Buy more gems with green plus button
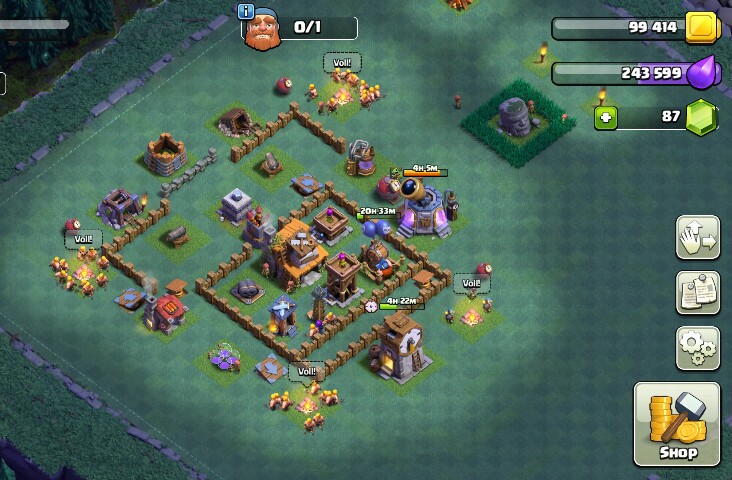The width and height of the screenshot is (732, 480). (606, 118)
